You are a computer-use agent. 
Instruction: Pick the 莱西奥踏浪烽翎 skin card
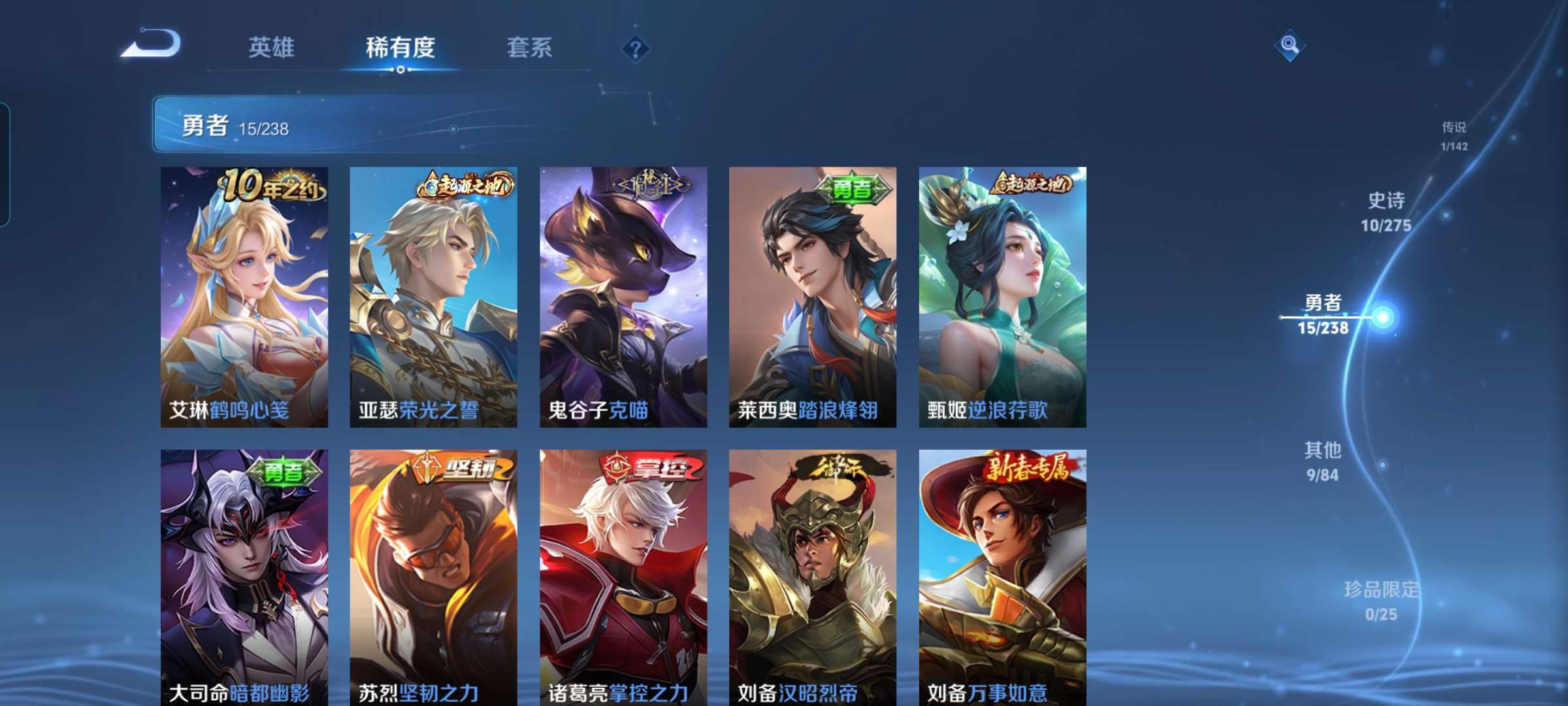pyautogui.click(x=813, y=297)
